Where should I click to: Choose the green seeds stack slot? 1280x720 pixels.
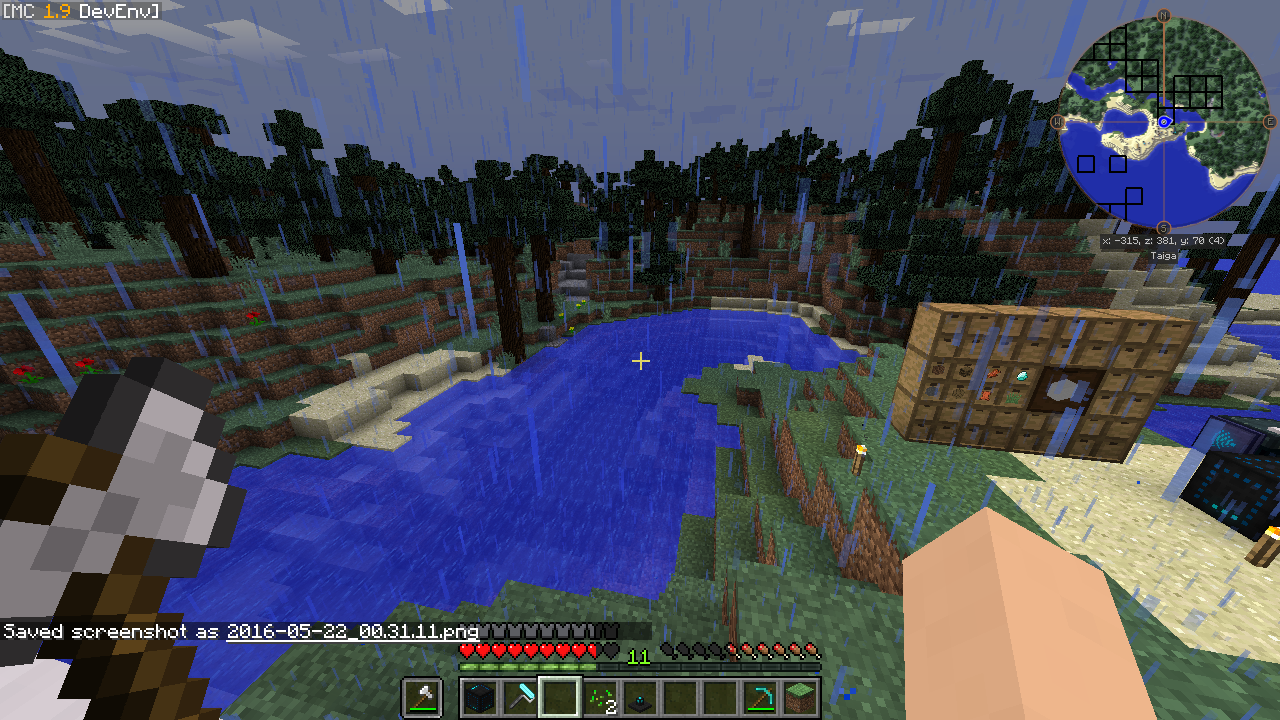[600, 697]
